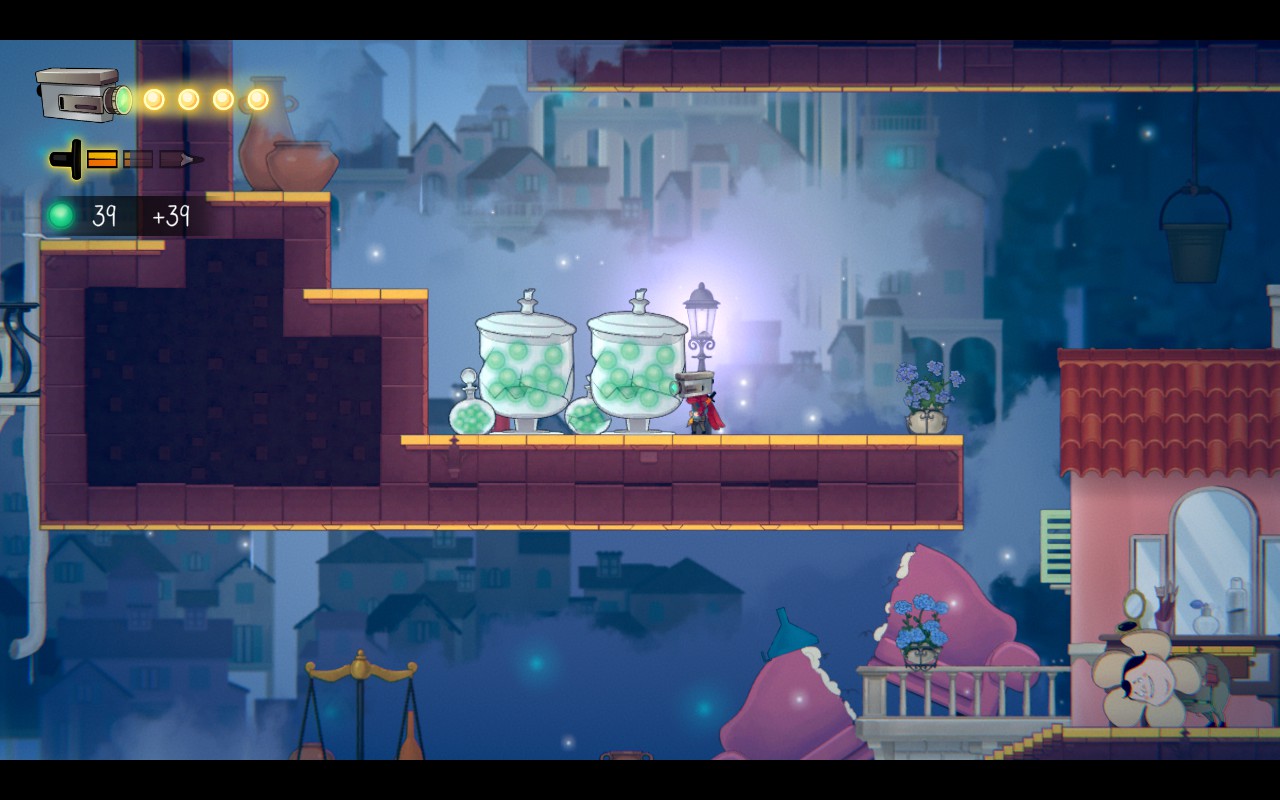Click the green orb currency icon
The height and width of the screenshot is (800, 1280).
click(x=61, y=215)
